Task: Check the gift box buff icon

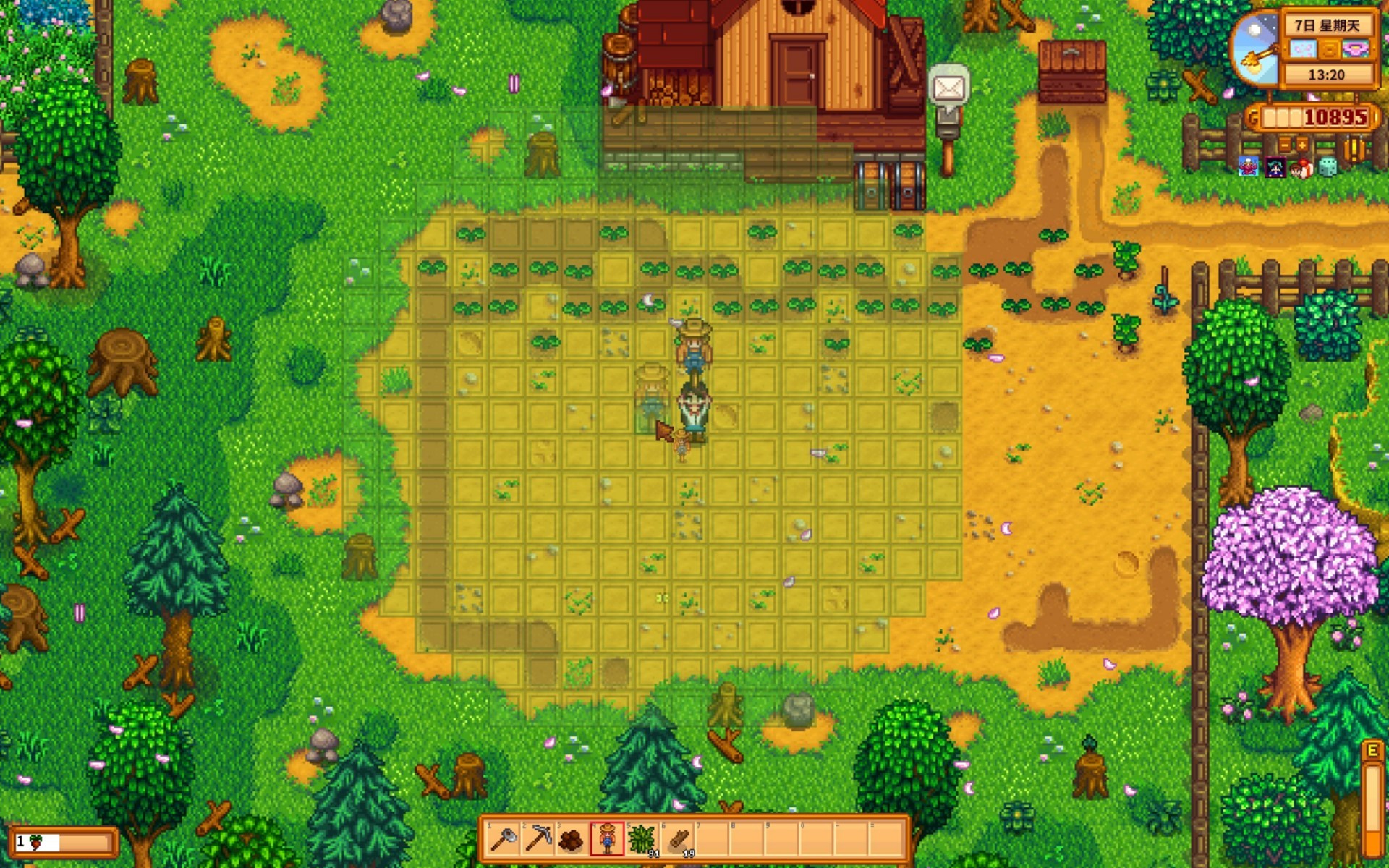Action: [1301, 168]
